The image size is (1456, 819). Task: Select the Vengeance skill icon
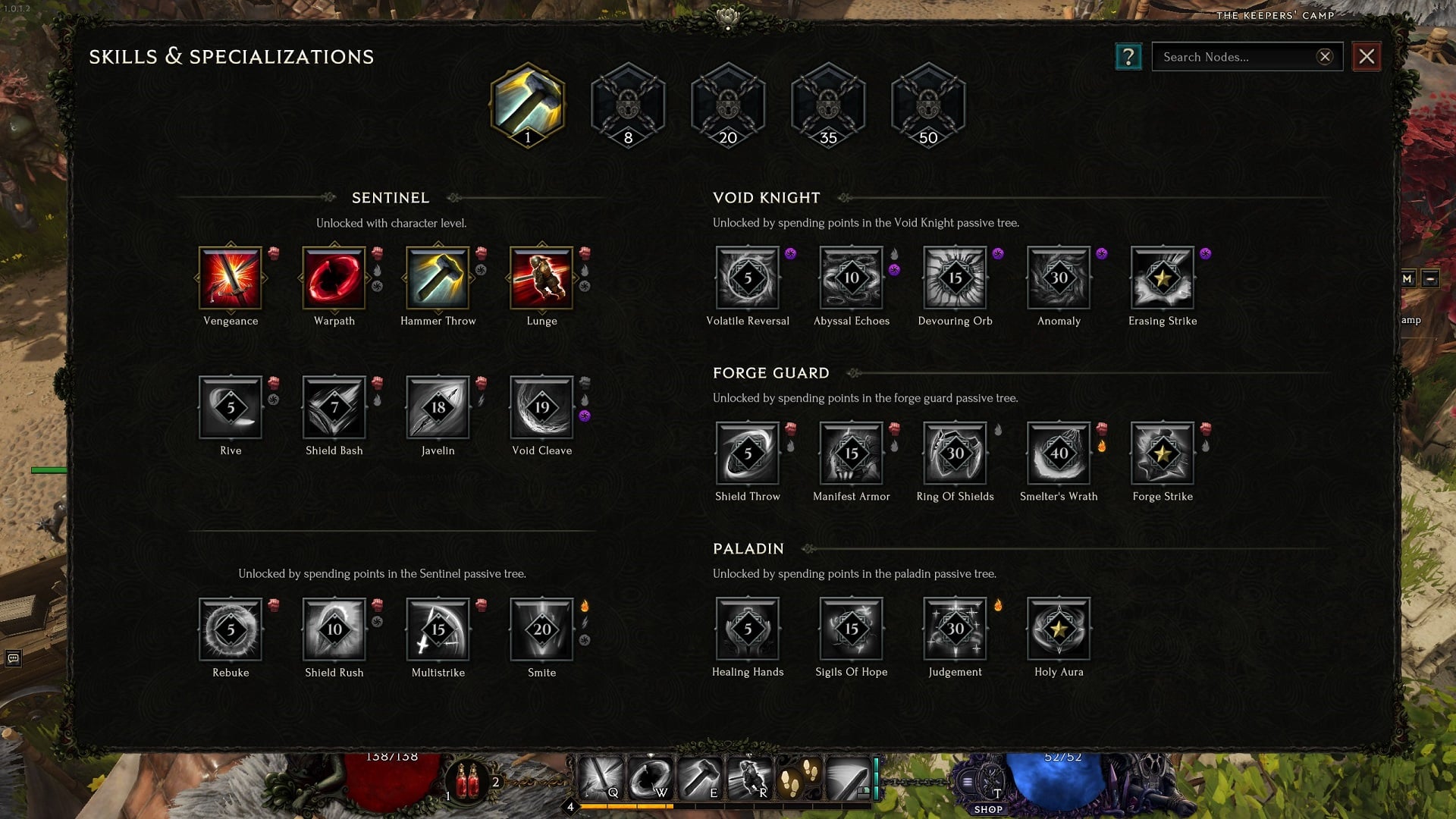point(231,279)
